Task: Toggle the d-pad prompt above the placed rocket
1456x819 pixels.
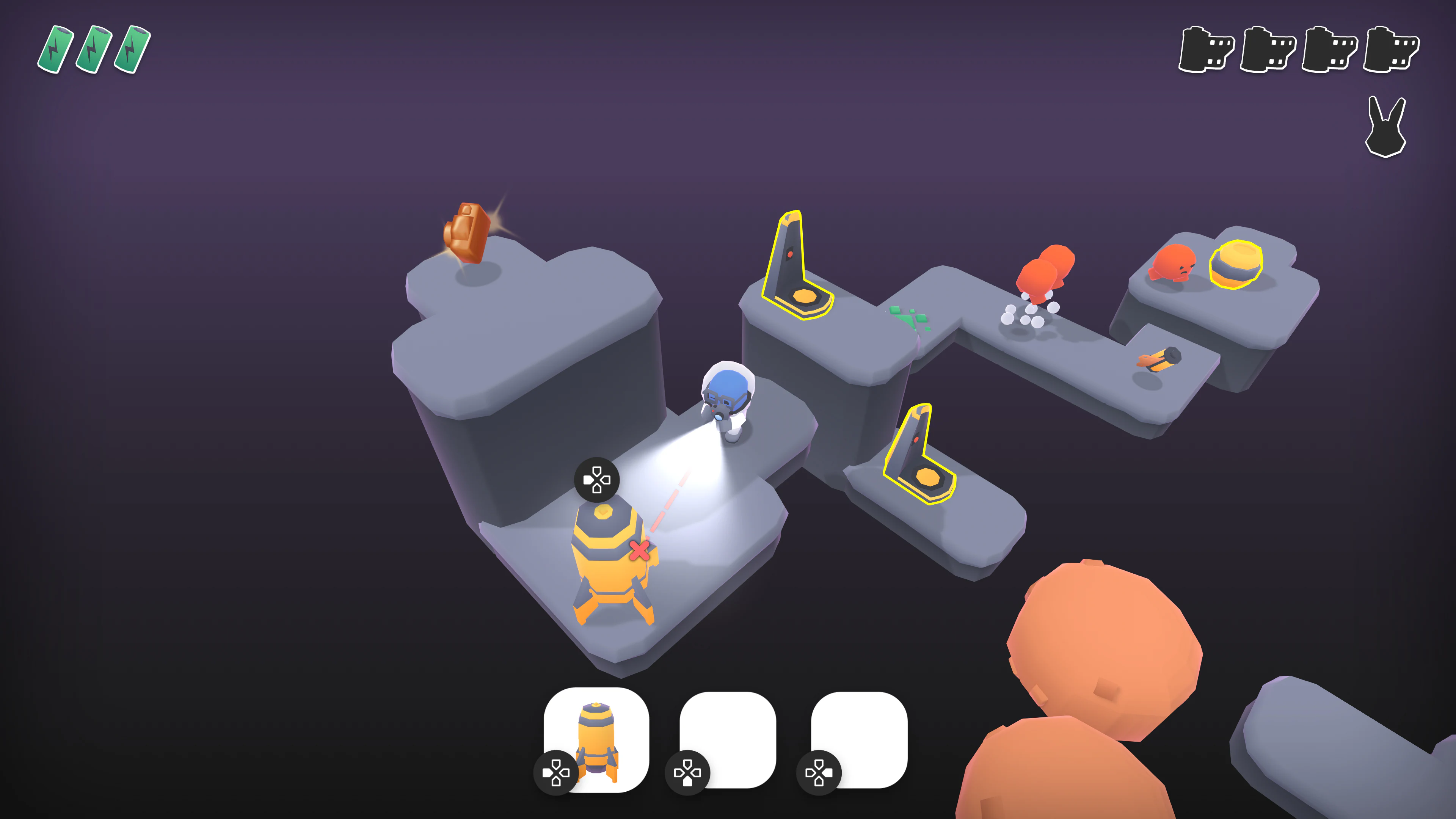Action: pos(597,480)
